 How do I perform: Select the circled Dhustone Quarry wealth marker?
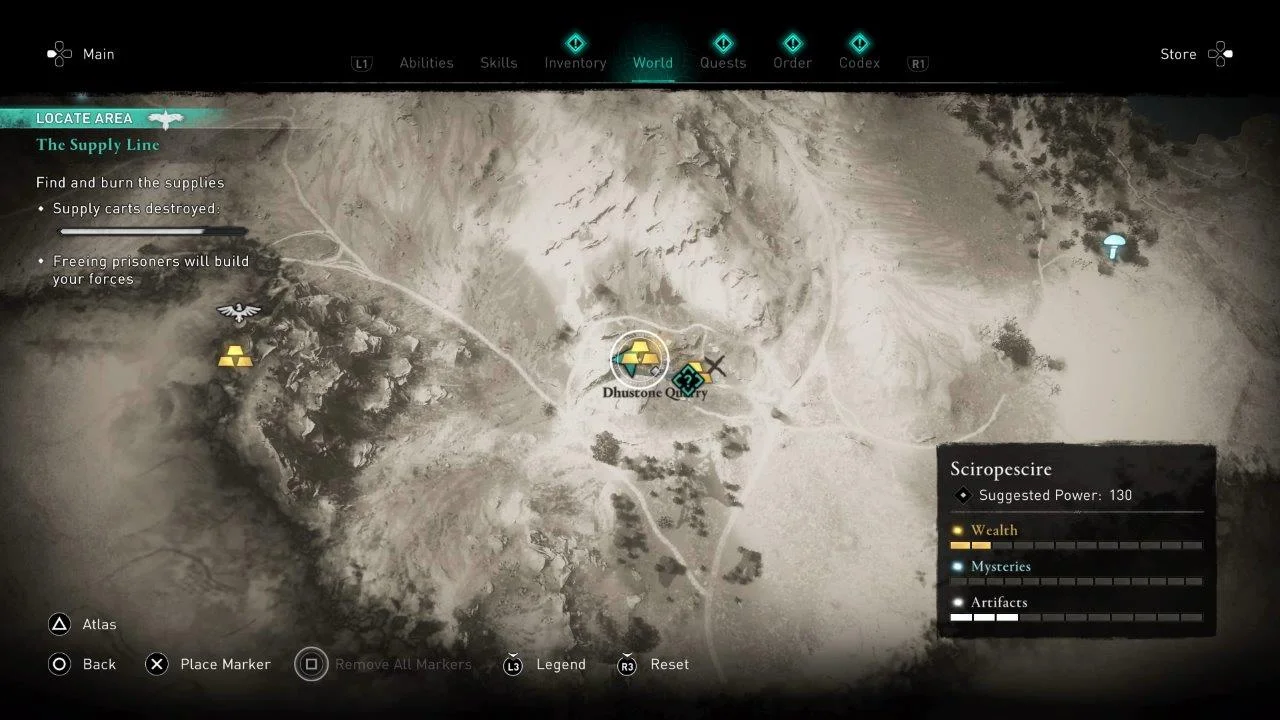(639, 358)
